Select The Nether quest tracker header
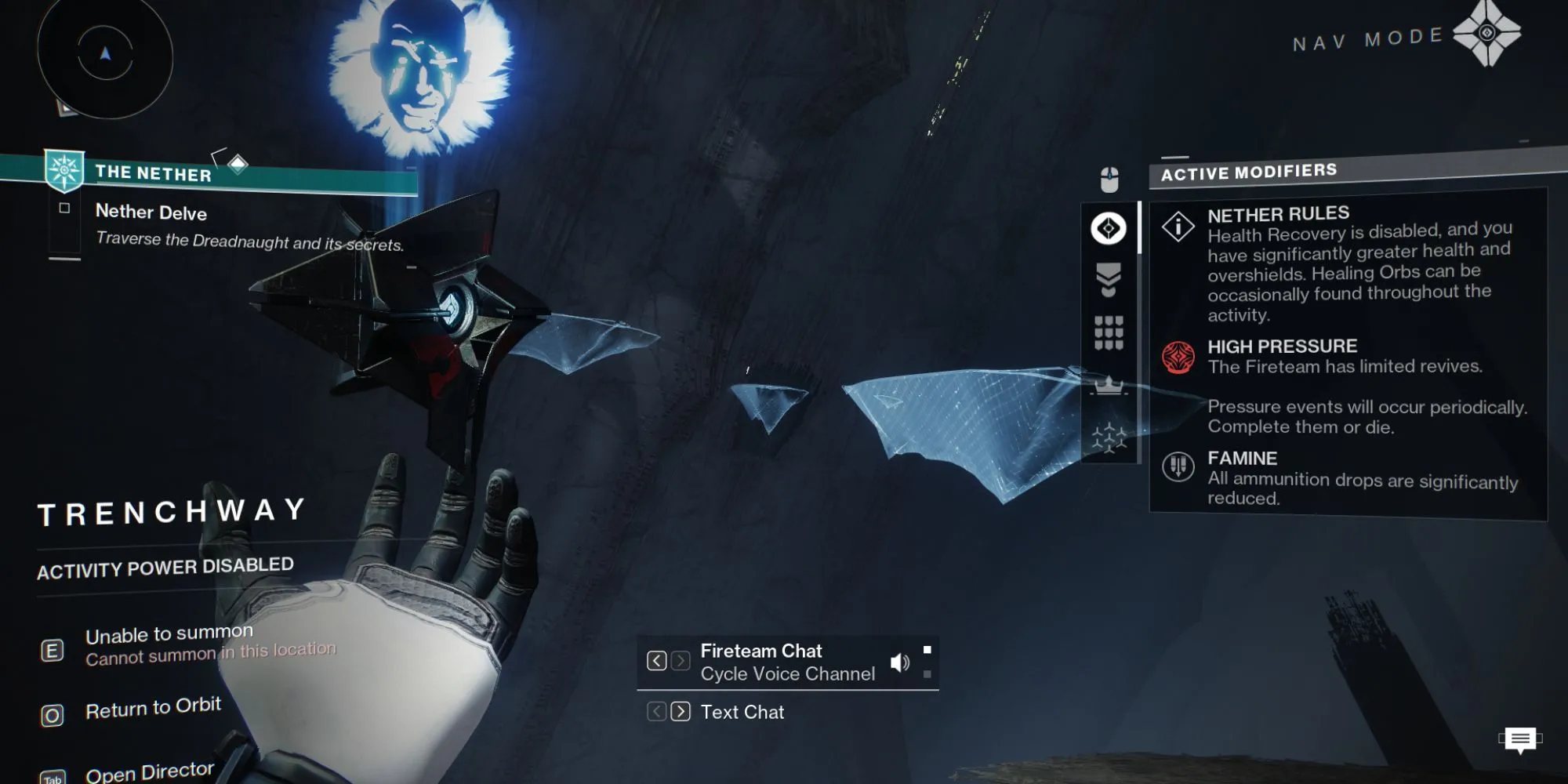This screenshot has height=784, width=1568. tap(154, 173)
